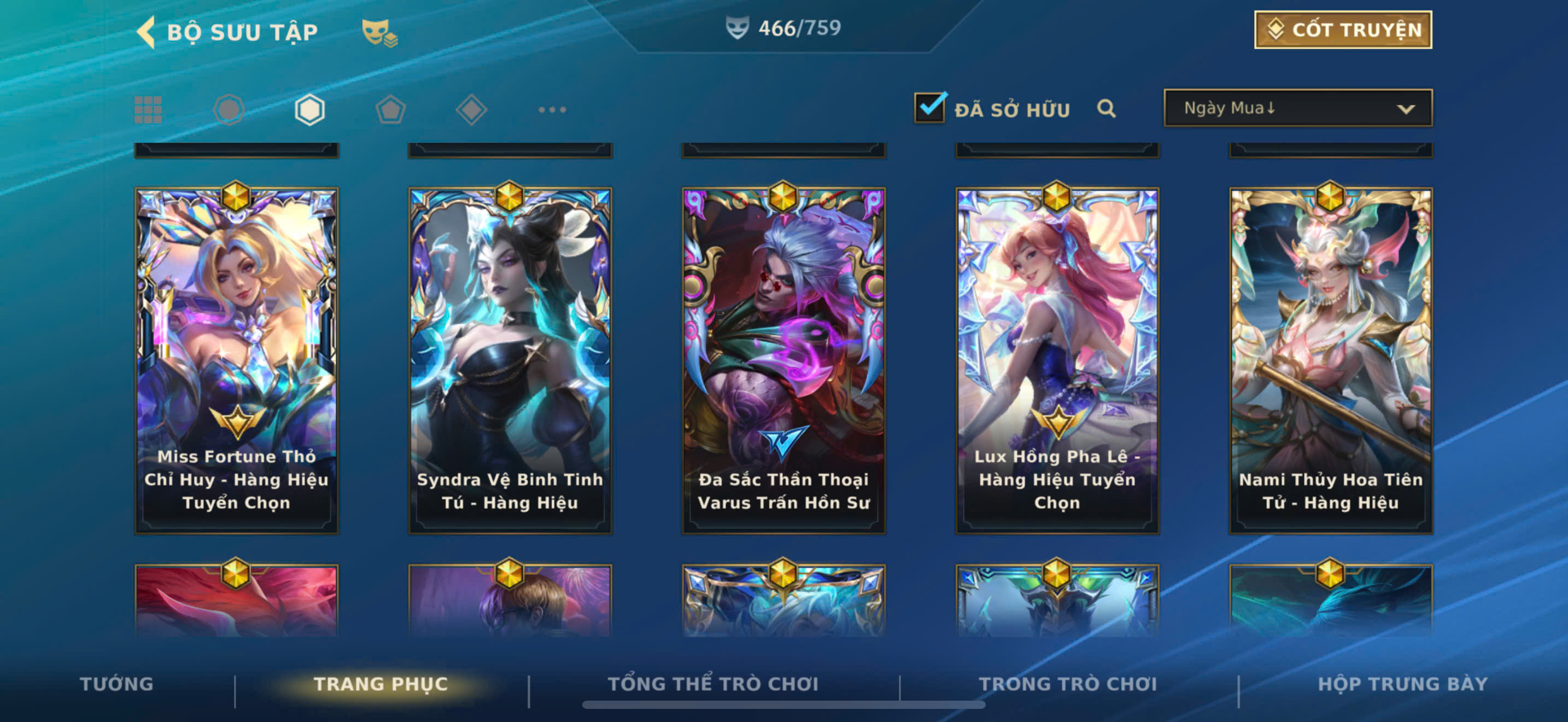1568x722 pixels.
Task: Select Syndra Vệ Binh Tinh Tú skin
Action: 510,359
